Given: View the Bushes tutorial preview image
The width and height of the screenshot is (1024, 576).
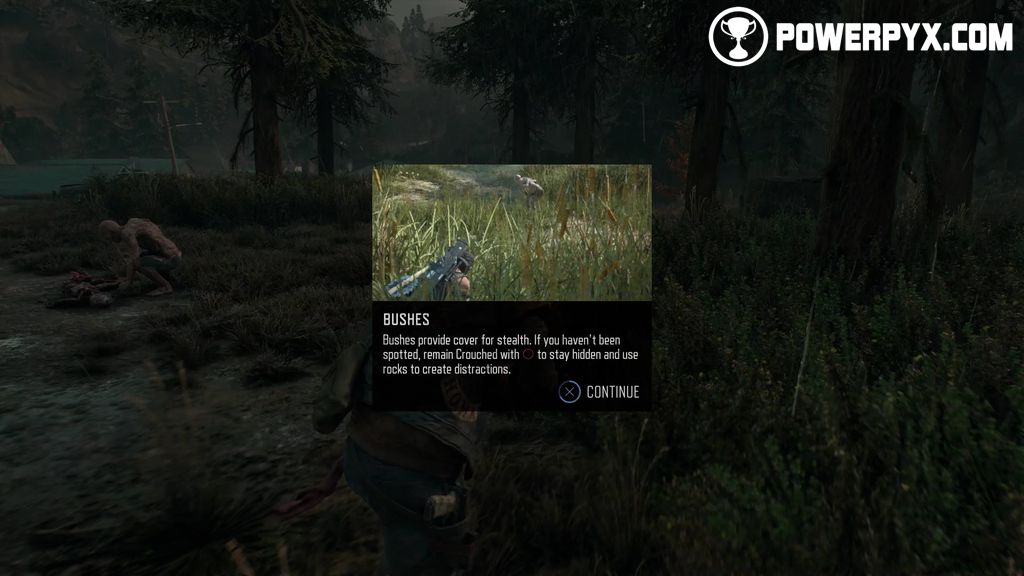Looking at the screenshot, I should [x=511, y=232].
